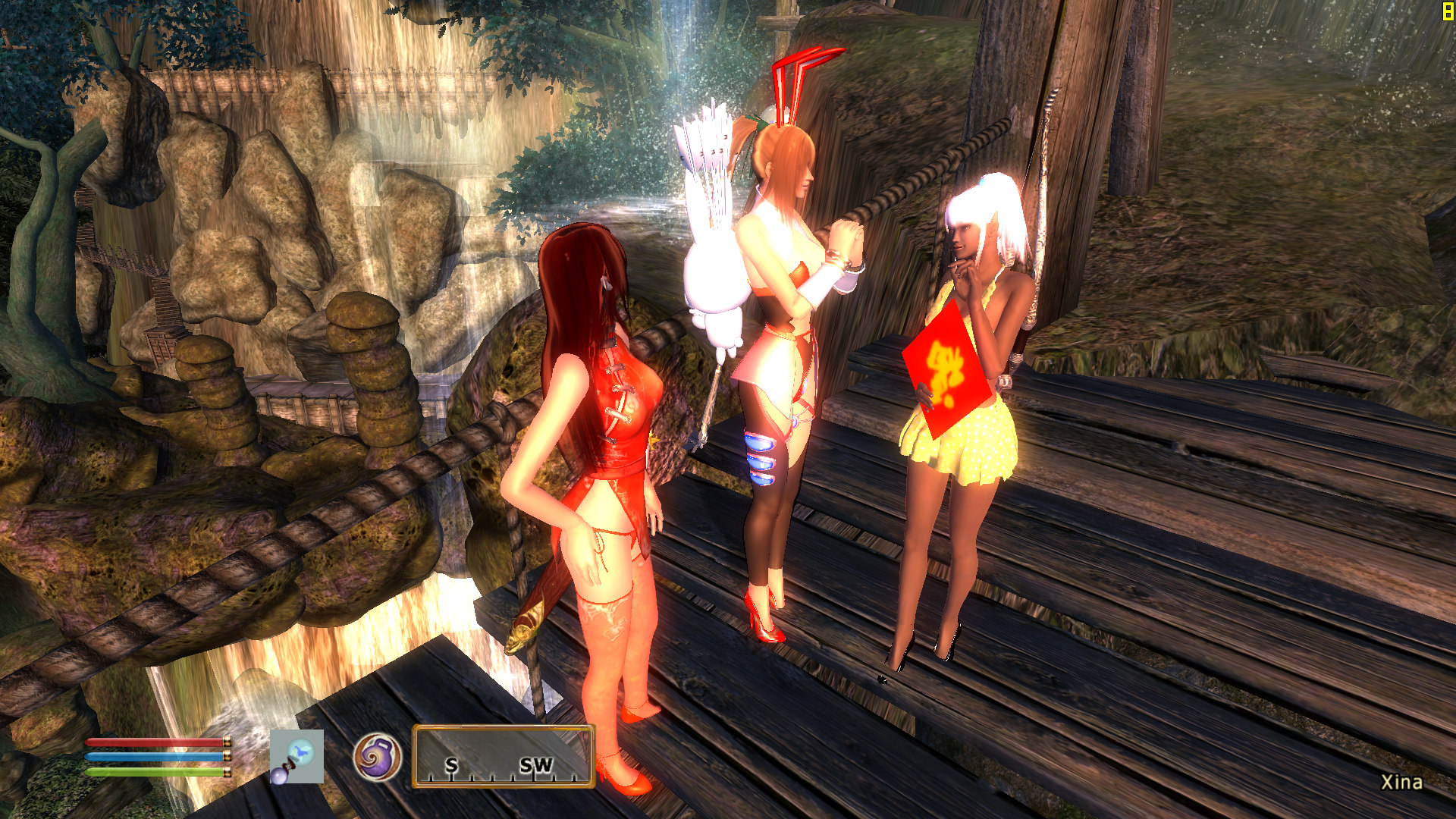Select the purple feather-weight spell icon
The image size is (1456, 819).
[x=377, y=757]
